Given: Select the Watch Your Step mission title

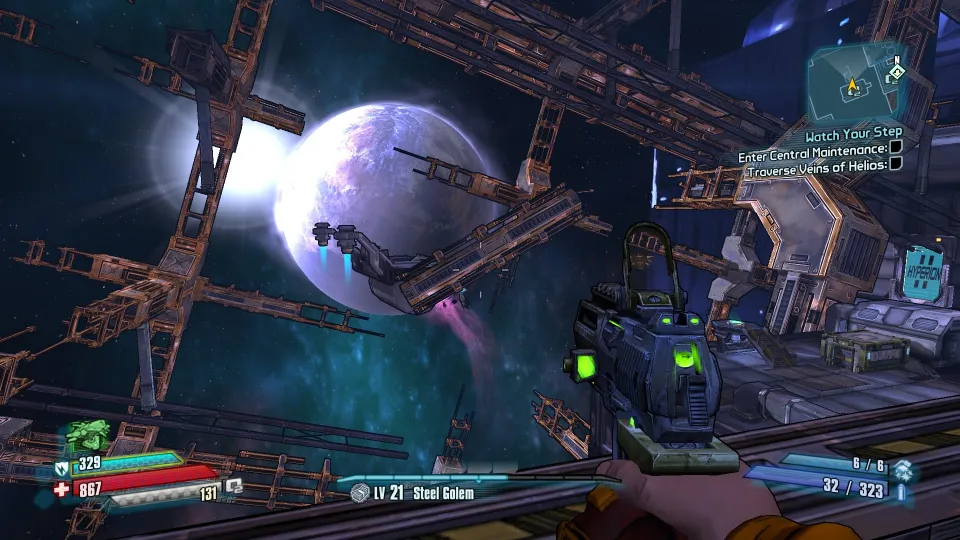Looking at the screenshot, I should [x=853, y=133].
